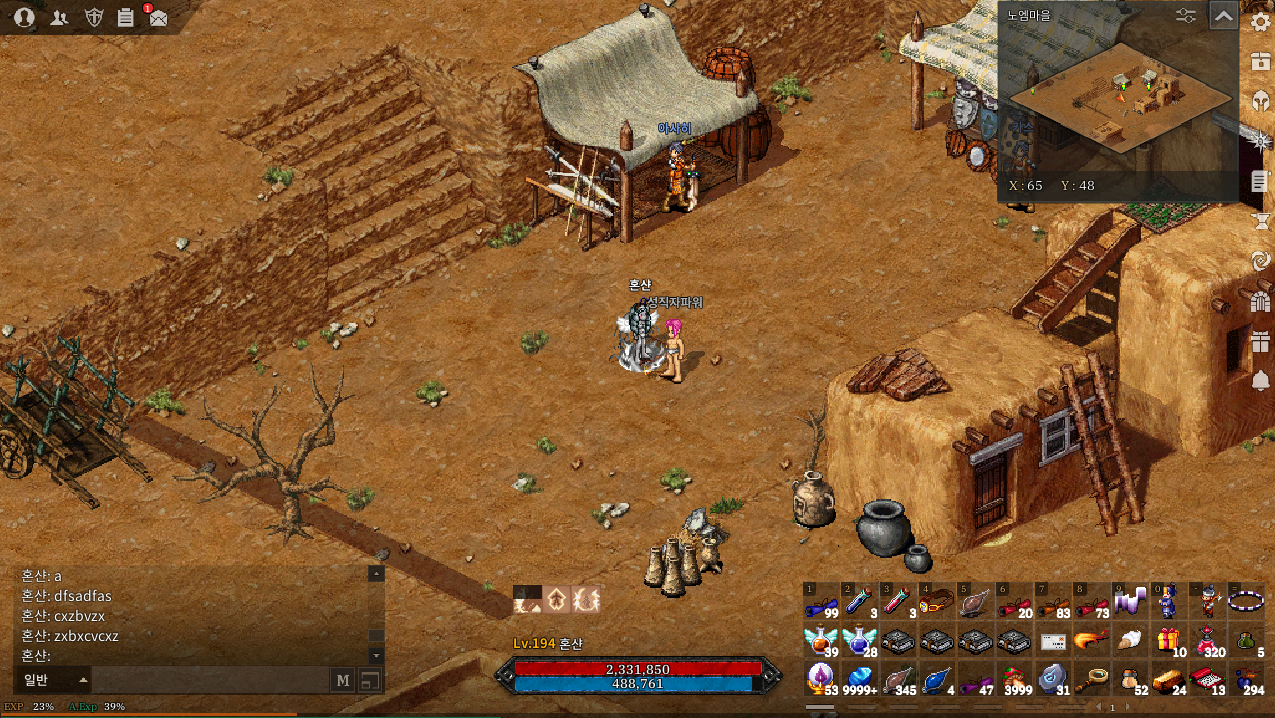
Task: Open the bell notifications icon
Action: pos(1260,381)
